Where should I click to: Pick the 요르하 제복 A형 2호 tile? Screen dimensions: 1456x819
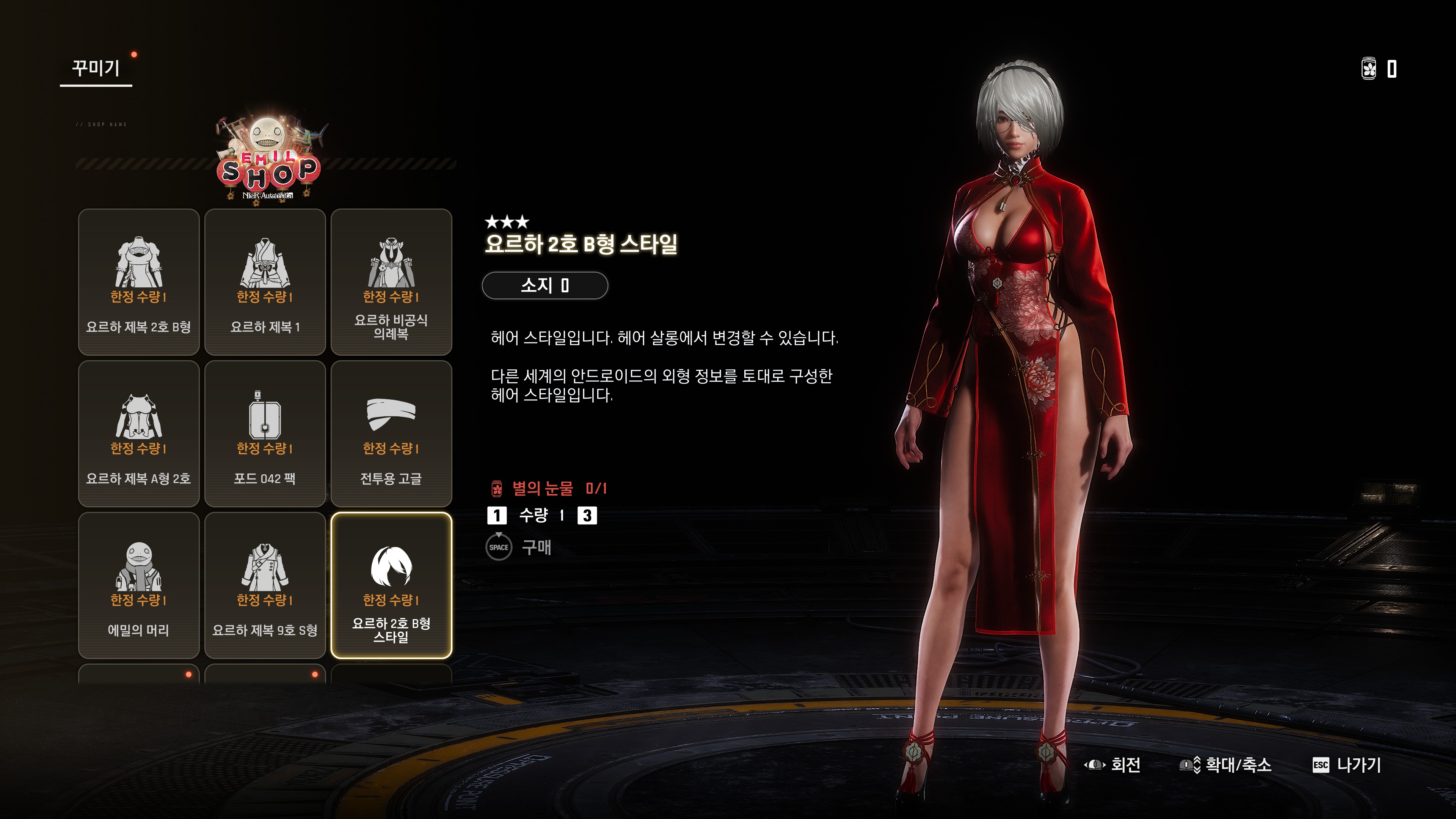tap(138, 433)
